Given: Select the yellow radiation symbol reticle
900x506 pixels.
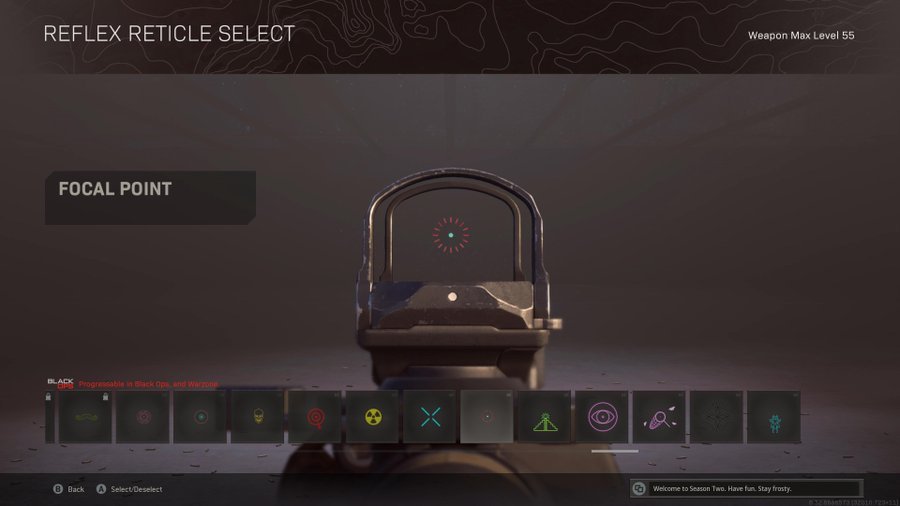Looking at the screenshot, I should coord(372,416).
